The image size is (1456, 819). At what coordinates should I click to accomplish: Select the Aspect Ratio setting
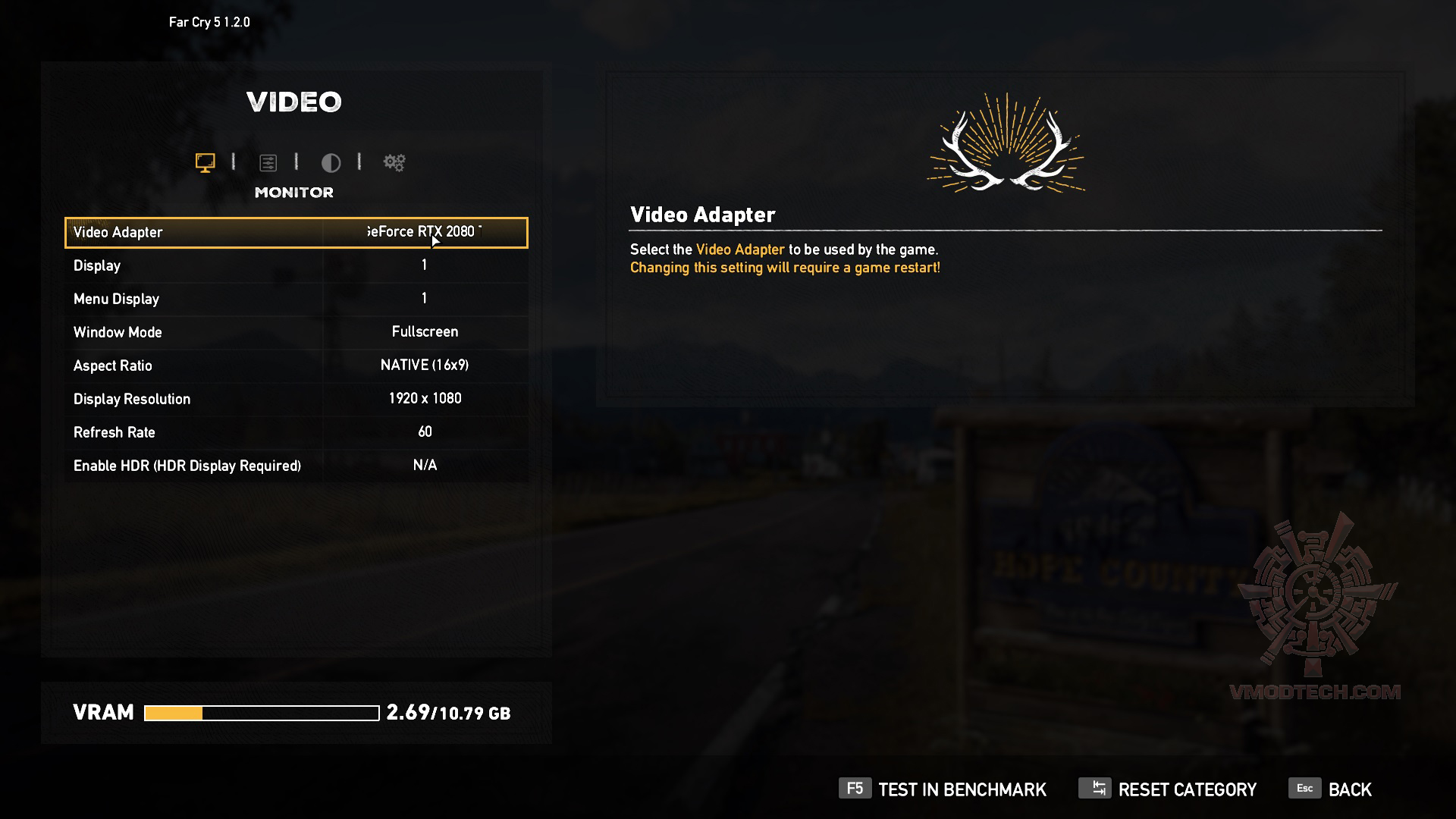tap(296, 366)
